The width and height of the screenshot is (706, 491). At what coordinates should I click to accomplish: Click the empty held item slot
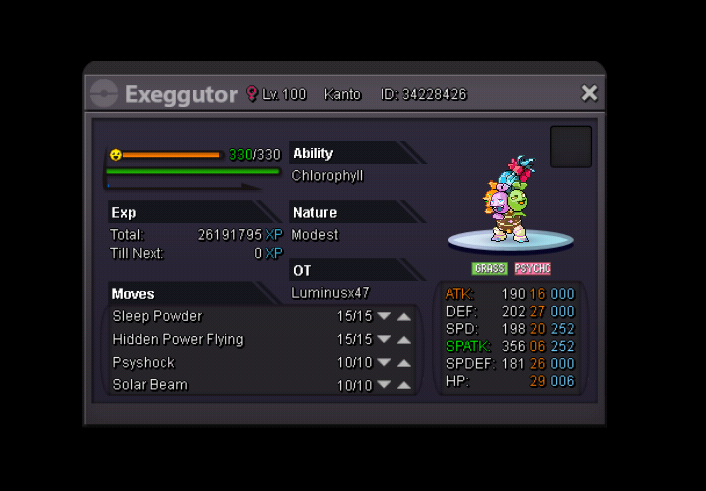coord(570,147)
